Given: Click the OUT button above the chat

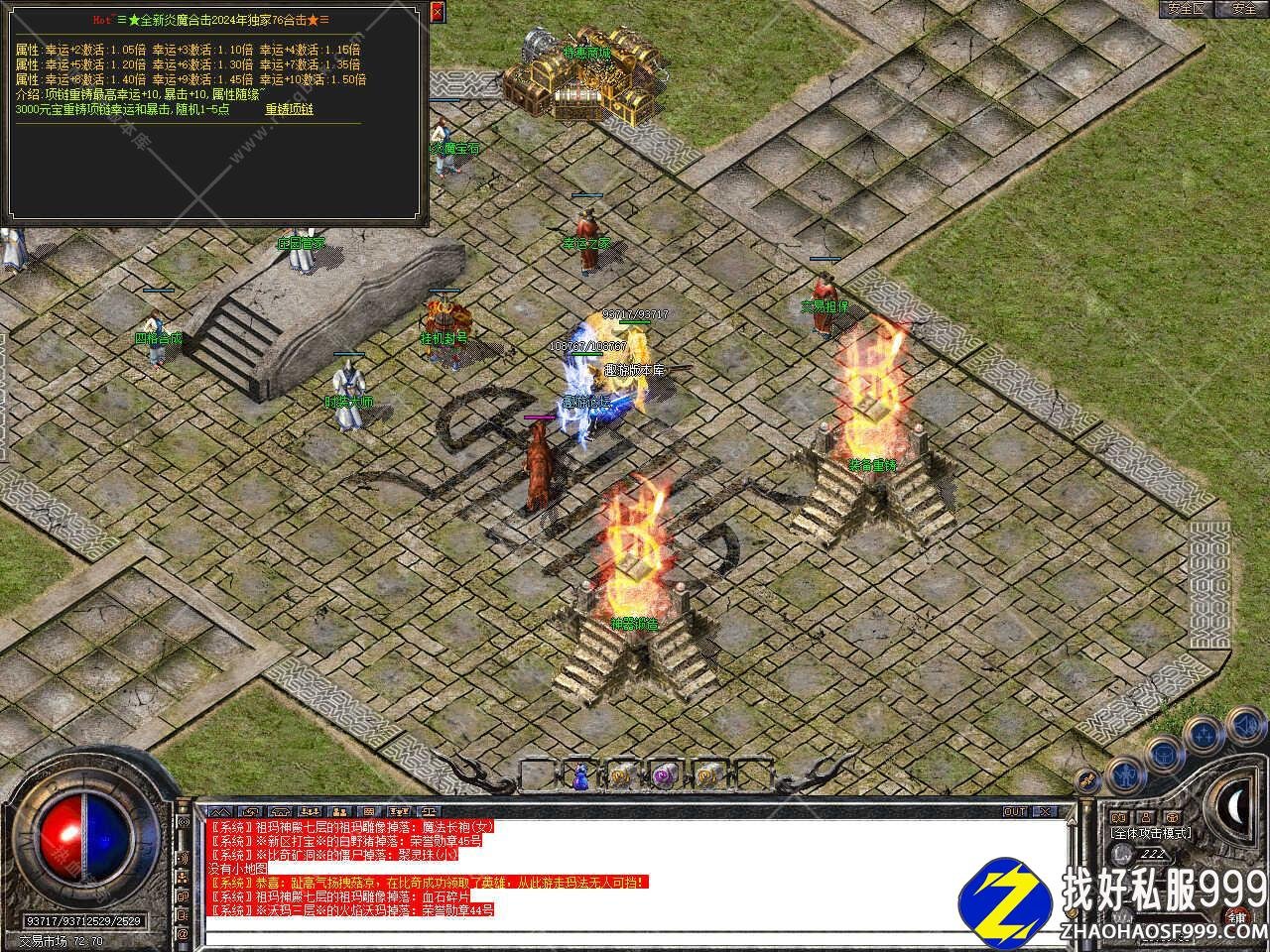Looking at the screenshot, I should [1014, 811].
